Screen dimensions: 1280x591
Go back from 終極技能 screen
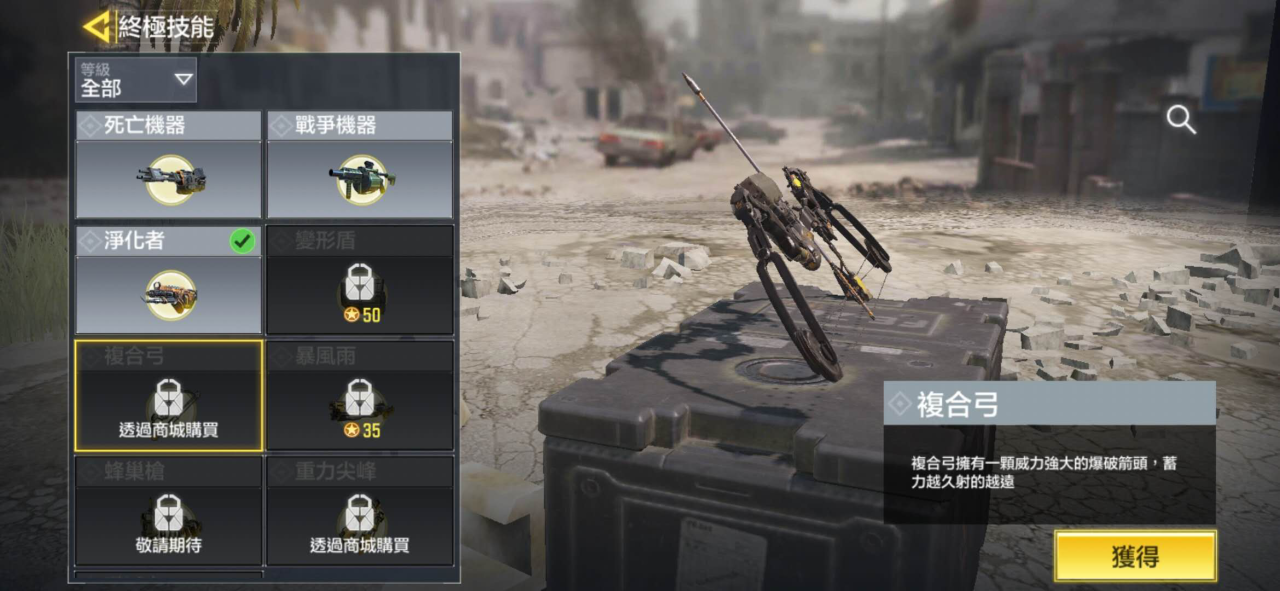tap(97, 27)
